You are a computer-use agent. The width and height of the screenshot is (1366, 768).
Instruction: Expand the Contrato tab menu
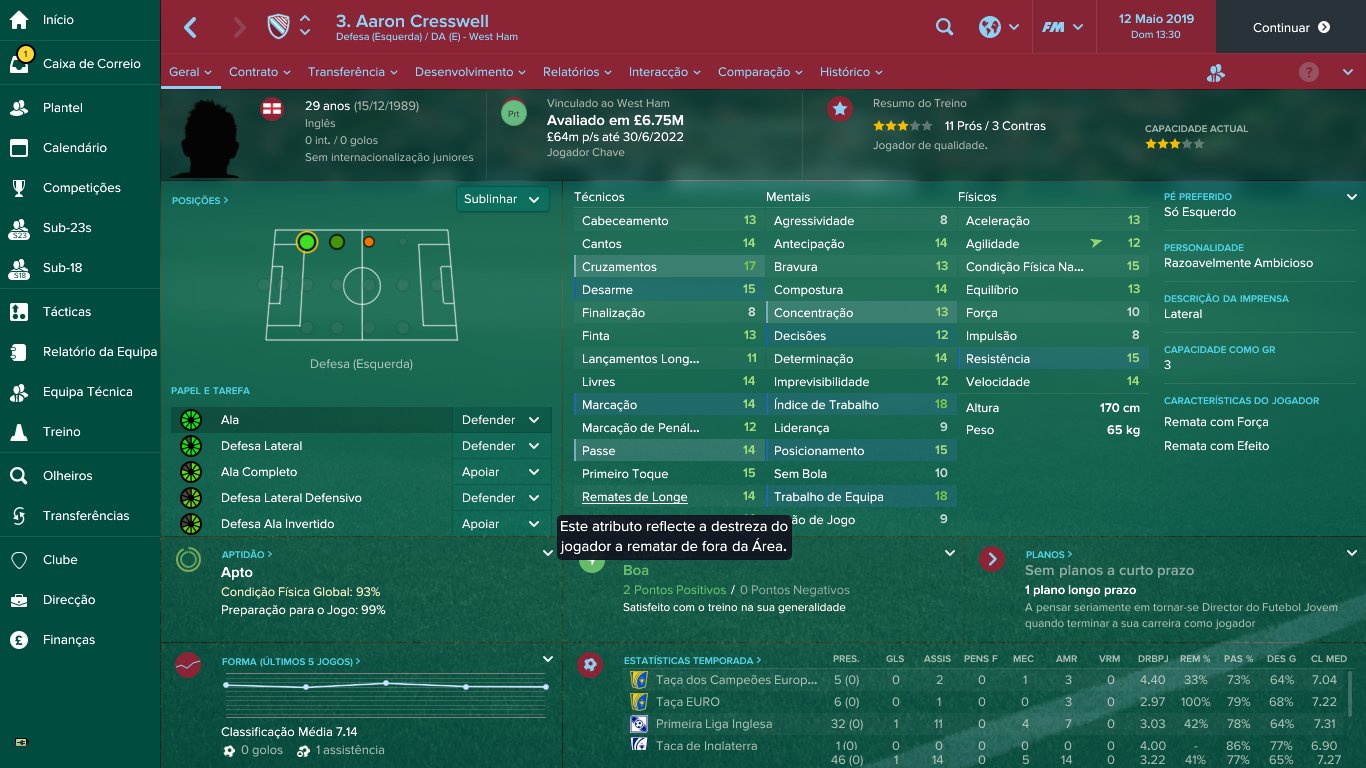tap(259, 72)
